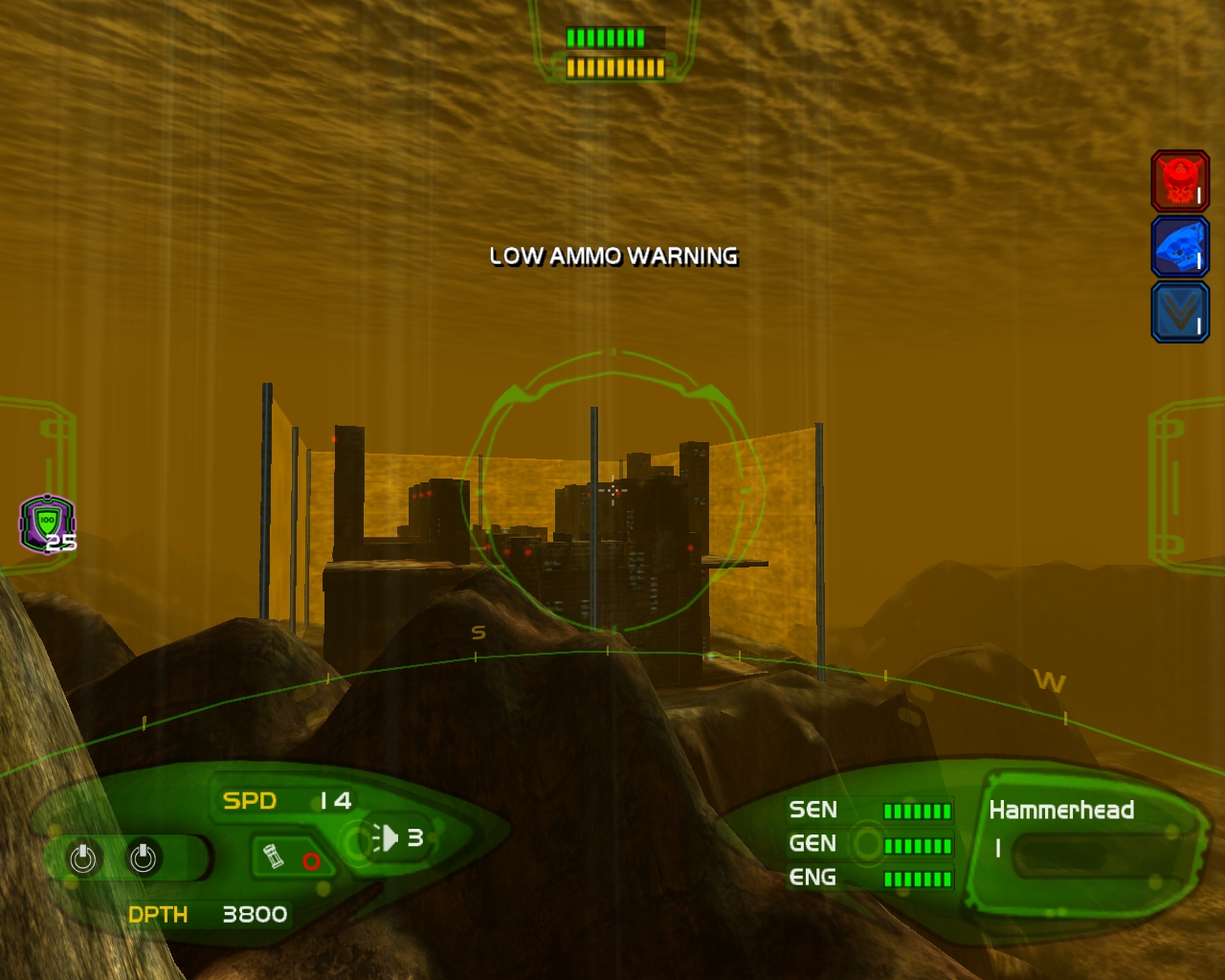
Task: Toggle the second power button
Action: [x=144, y=857]
